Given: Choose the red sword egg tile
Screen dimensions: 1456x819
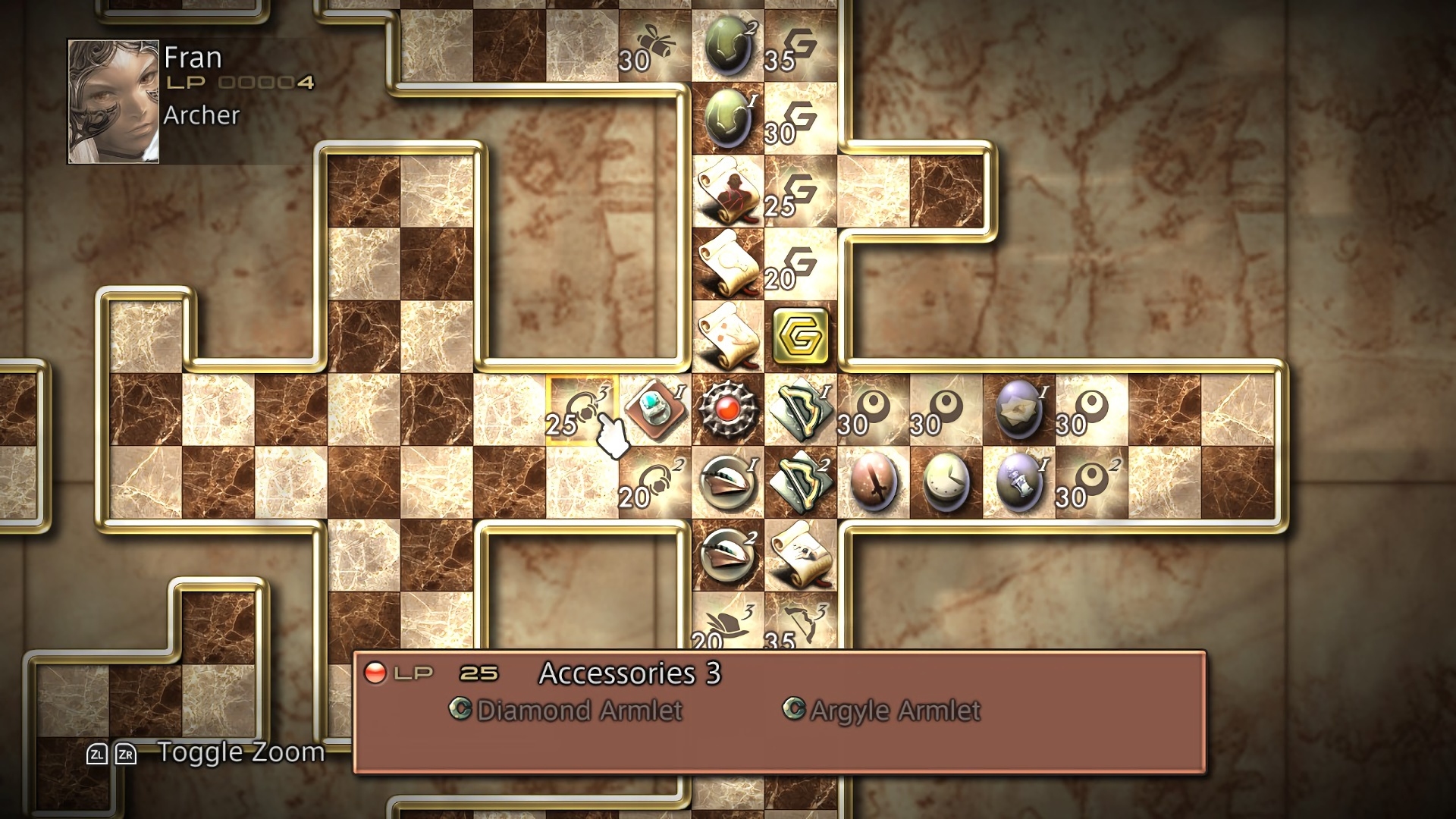Looking at the screenshot, I should 873,482.
